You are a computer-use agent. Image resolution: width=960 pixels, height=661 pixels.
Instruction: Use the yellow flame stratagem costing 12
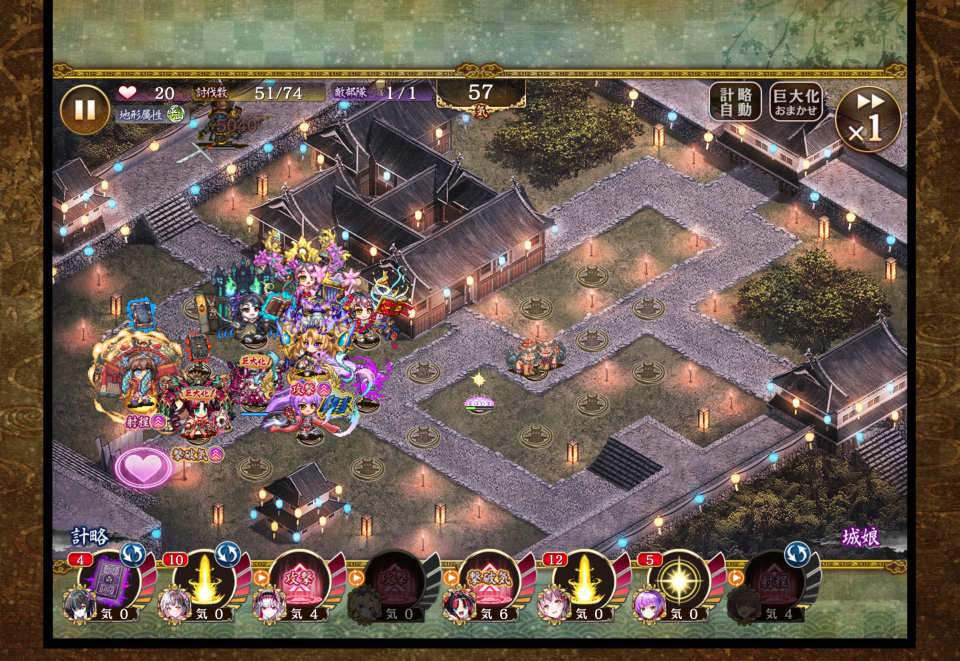[582, 578]
